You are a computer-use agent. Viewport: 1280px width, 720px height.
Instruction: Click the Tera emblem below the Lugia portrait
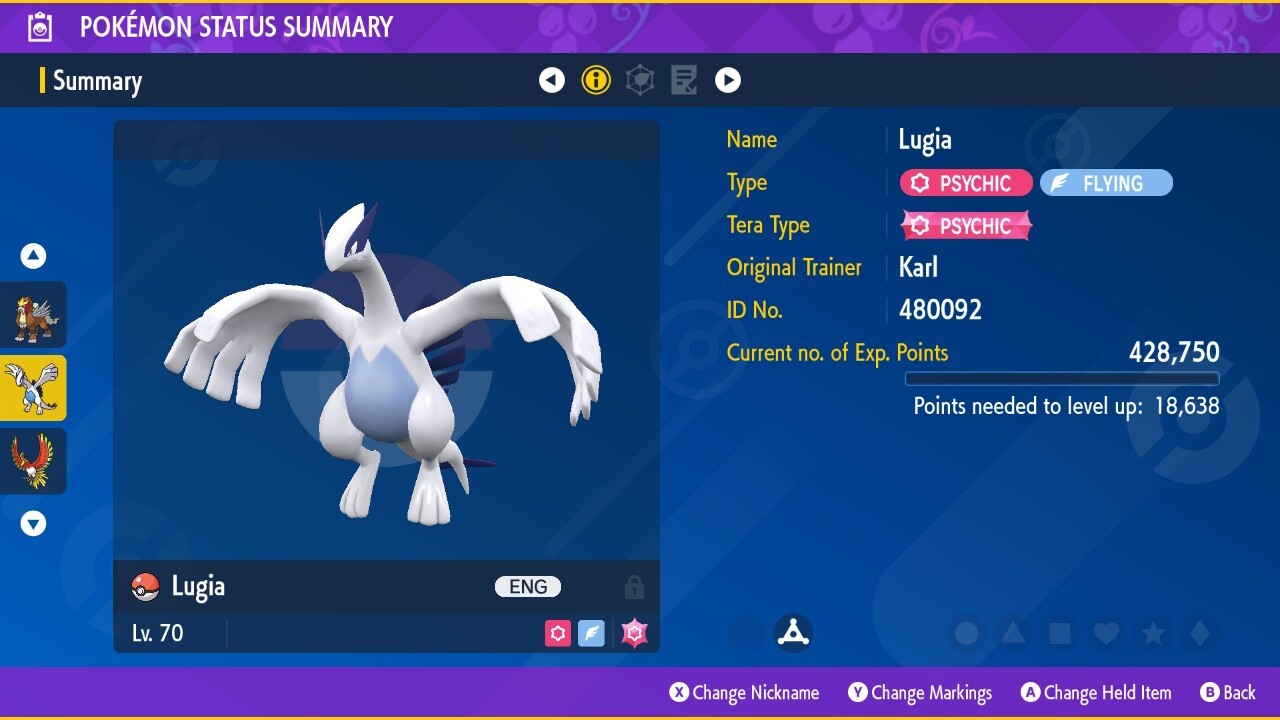(x=793, y=632)
